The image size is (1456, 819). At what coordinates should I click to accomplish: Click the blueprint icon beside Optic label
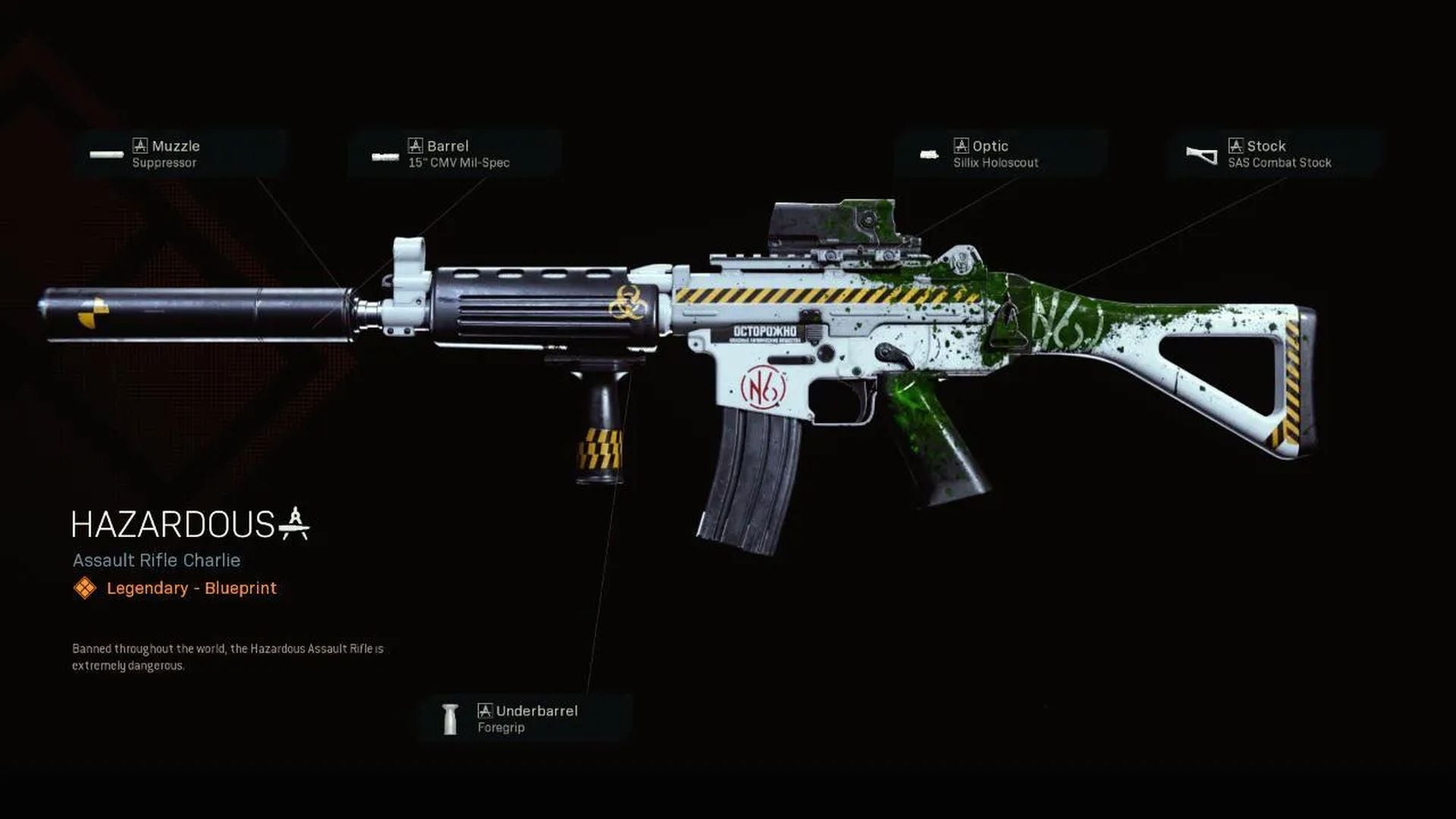pos(962,146)
